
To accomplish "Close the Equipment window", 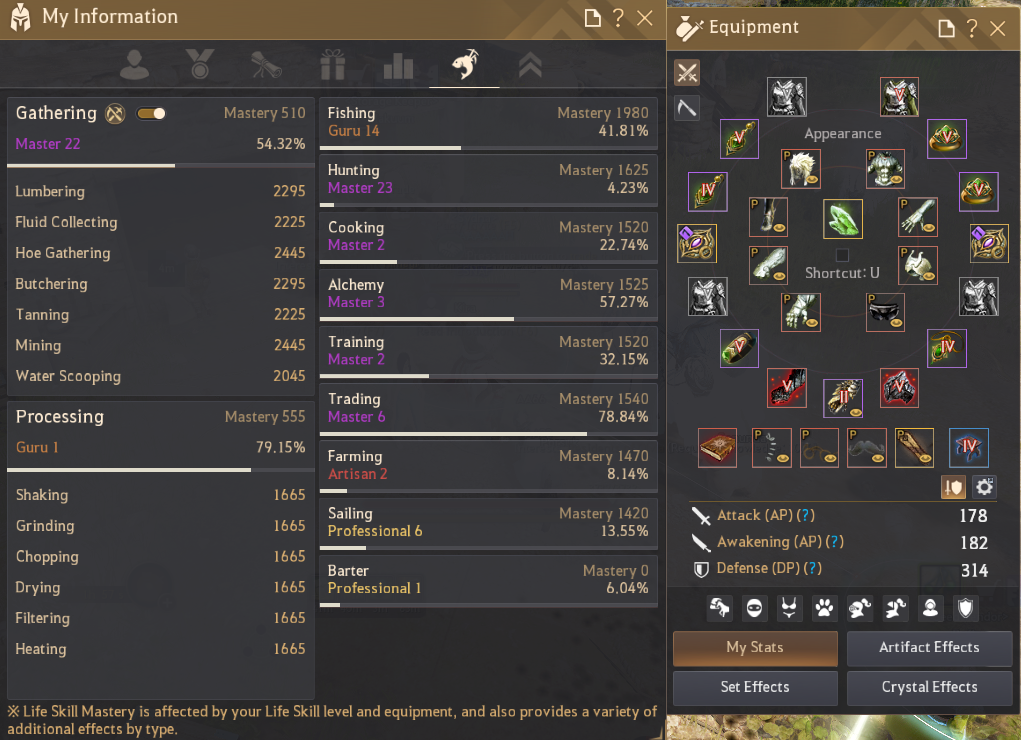I will point(997,28).
